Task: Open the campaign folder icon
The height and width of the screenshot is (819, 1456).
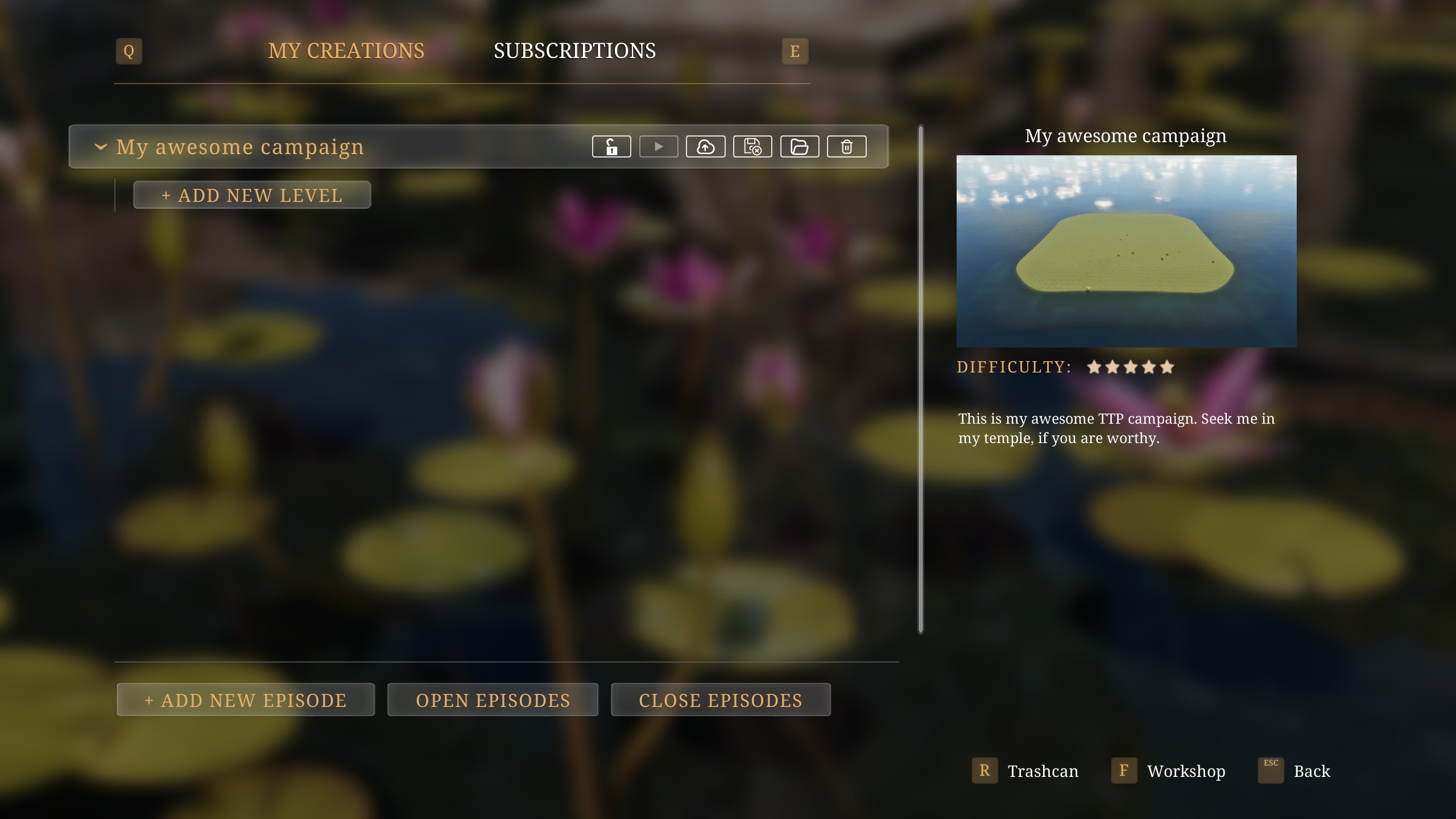Action: [x=799, y=147]
